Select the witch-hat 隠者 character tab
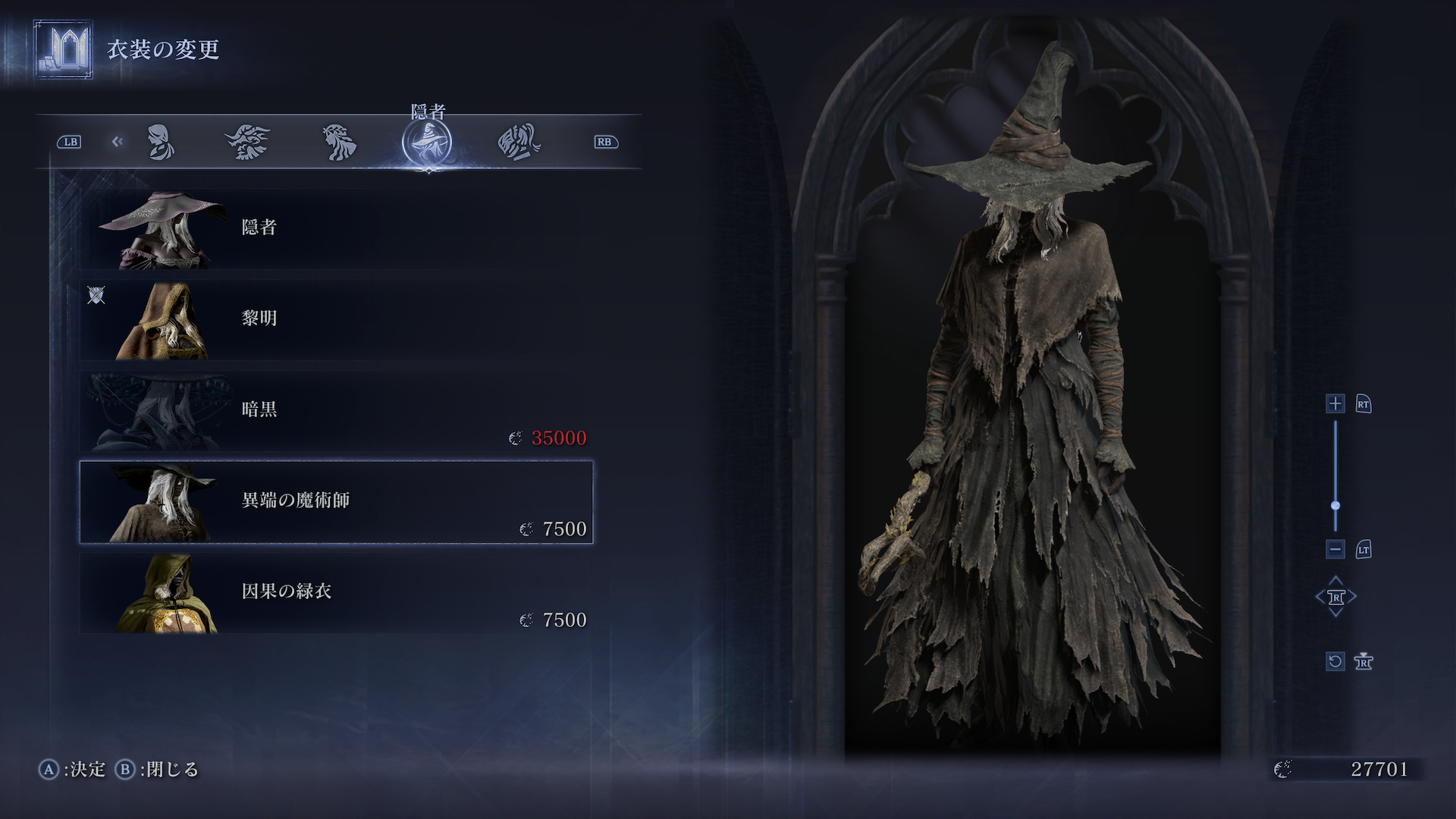The width and height of the screenshot is (1456, 819). 427,143
